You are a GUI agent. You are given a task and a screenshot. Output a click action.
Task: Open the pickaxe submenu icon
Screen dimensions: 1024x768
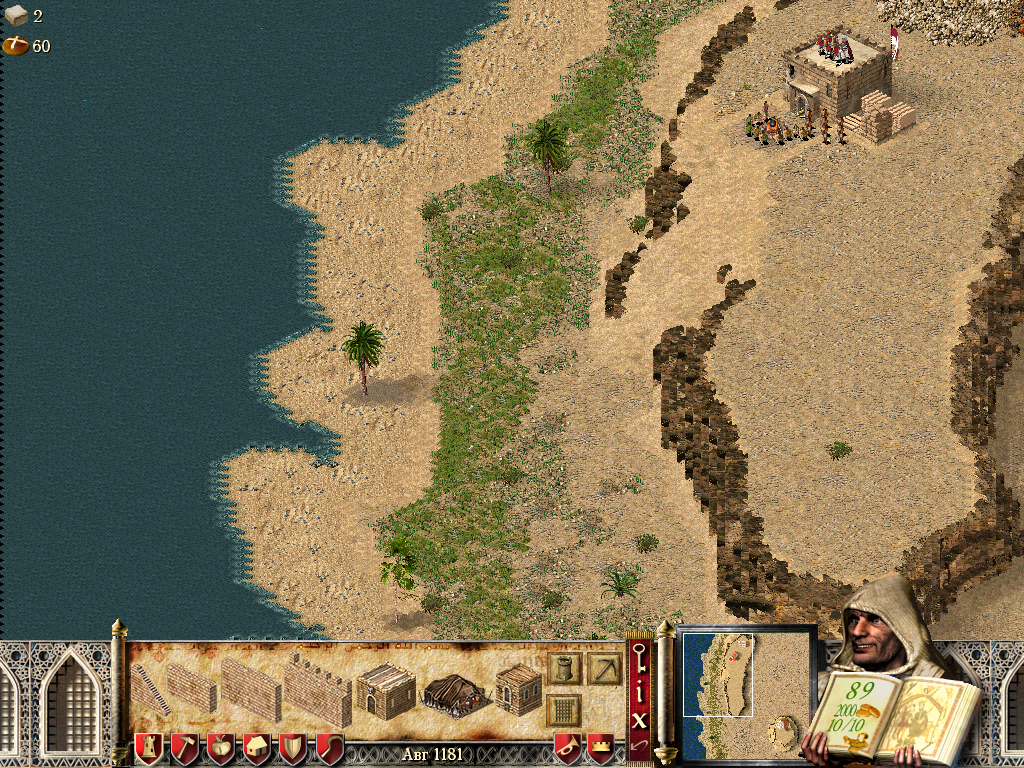(604, 669)
